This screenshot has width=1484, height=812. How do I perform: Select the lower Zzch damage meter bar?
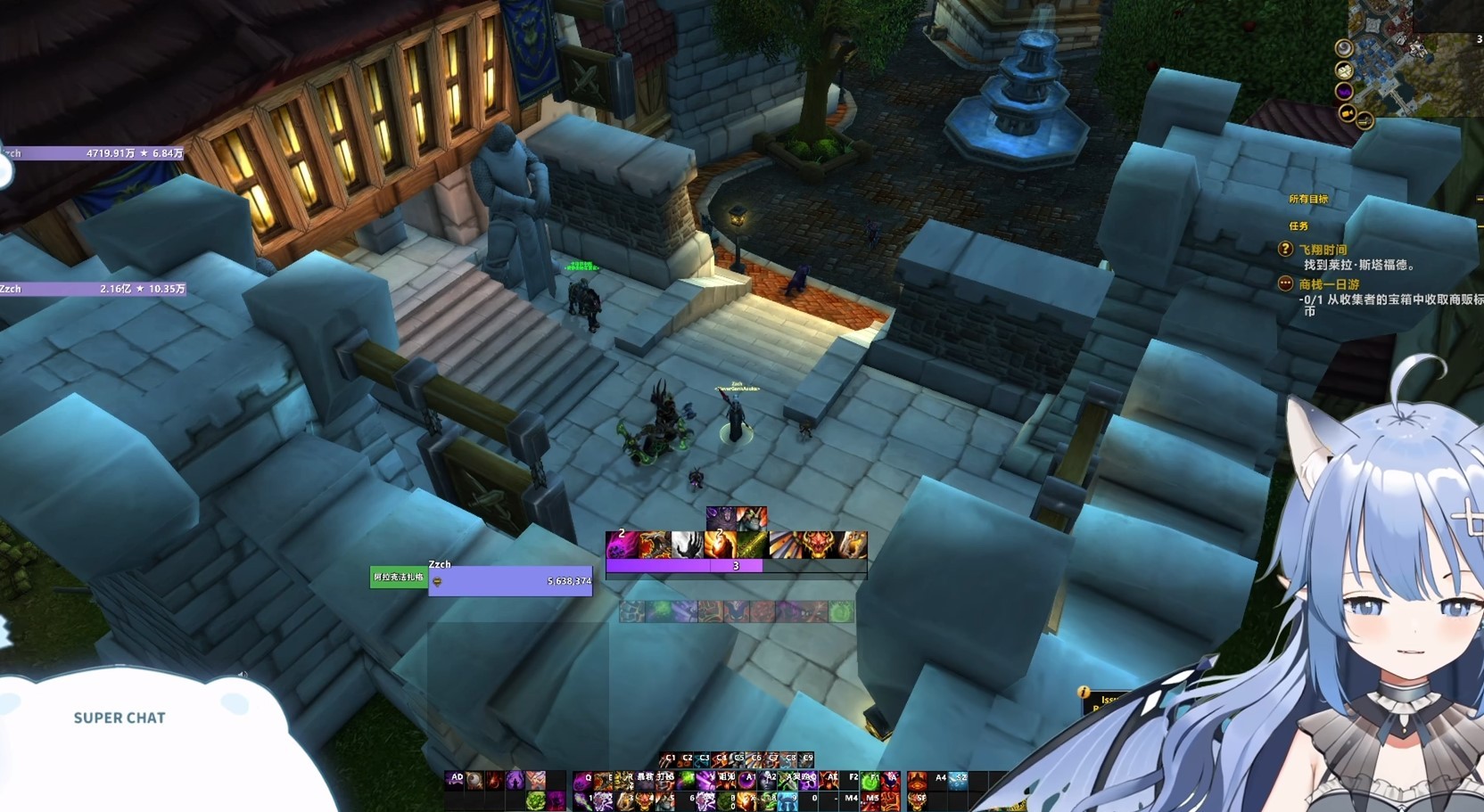(94, 289)
